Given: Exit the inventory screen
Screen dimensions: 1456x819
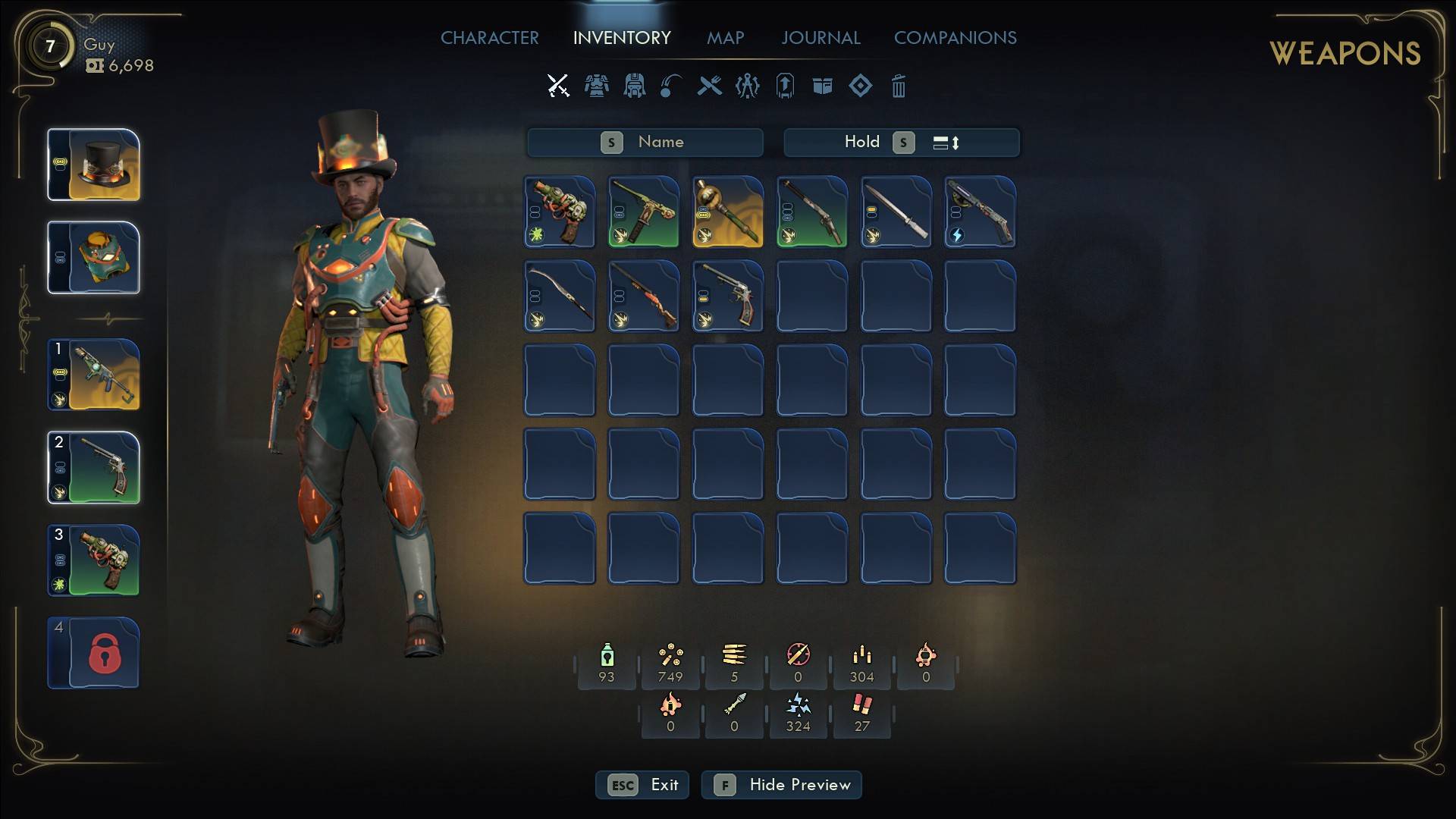Looking at the screenshot, I should click(642, 785).
